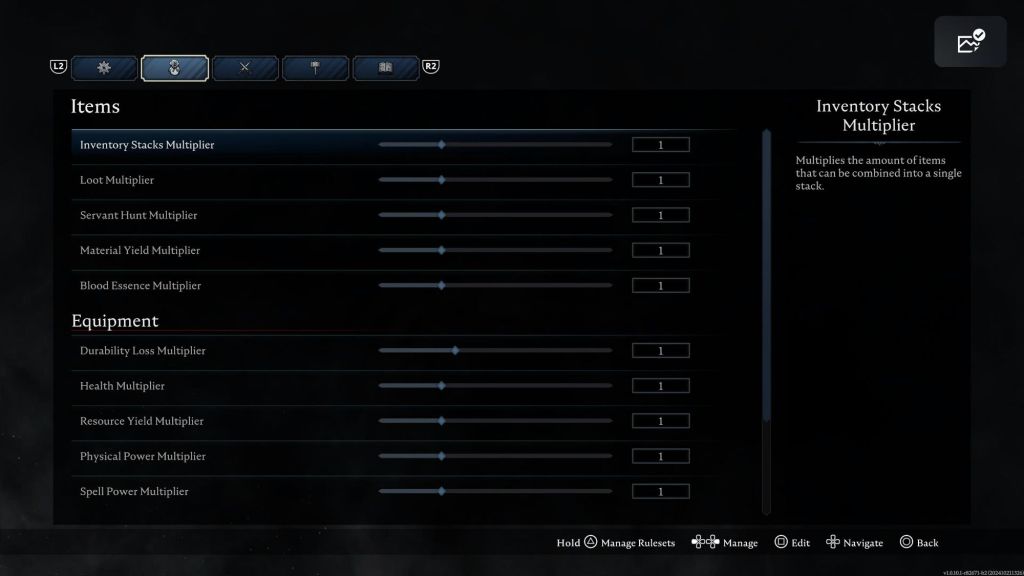Switch to the open book tab
Screen dimensions: 1024x576
[385, 68]
